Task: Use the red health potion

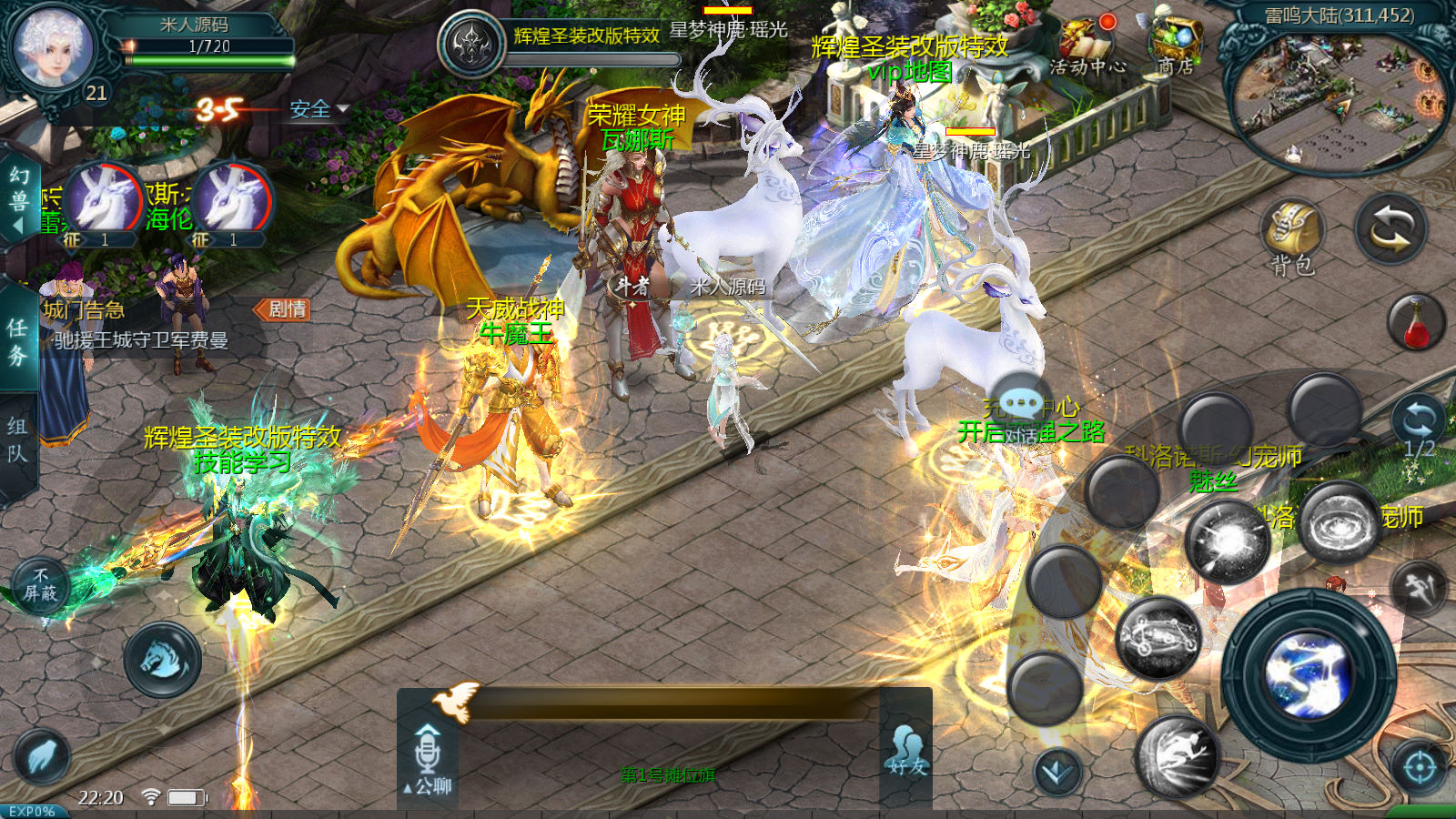Action: pos(1416,323)
